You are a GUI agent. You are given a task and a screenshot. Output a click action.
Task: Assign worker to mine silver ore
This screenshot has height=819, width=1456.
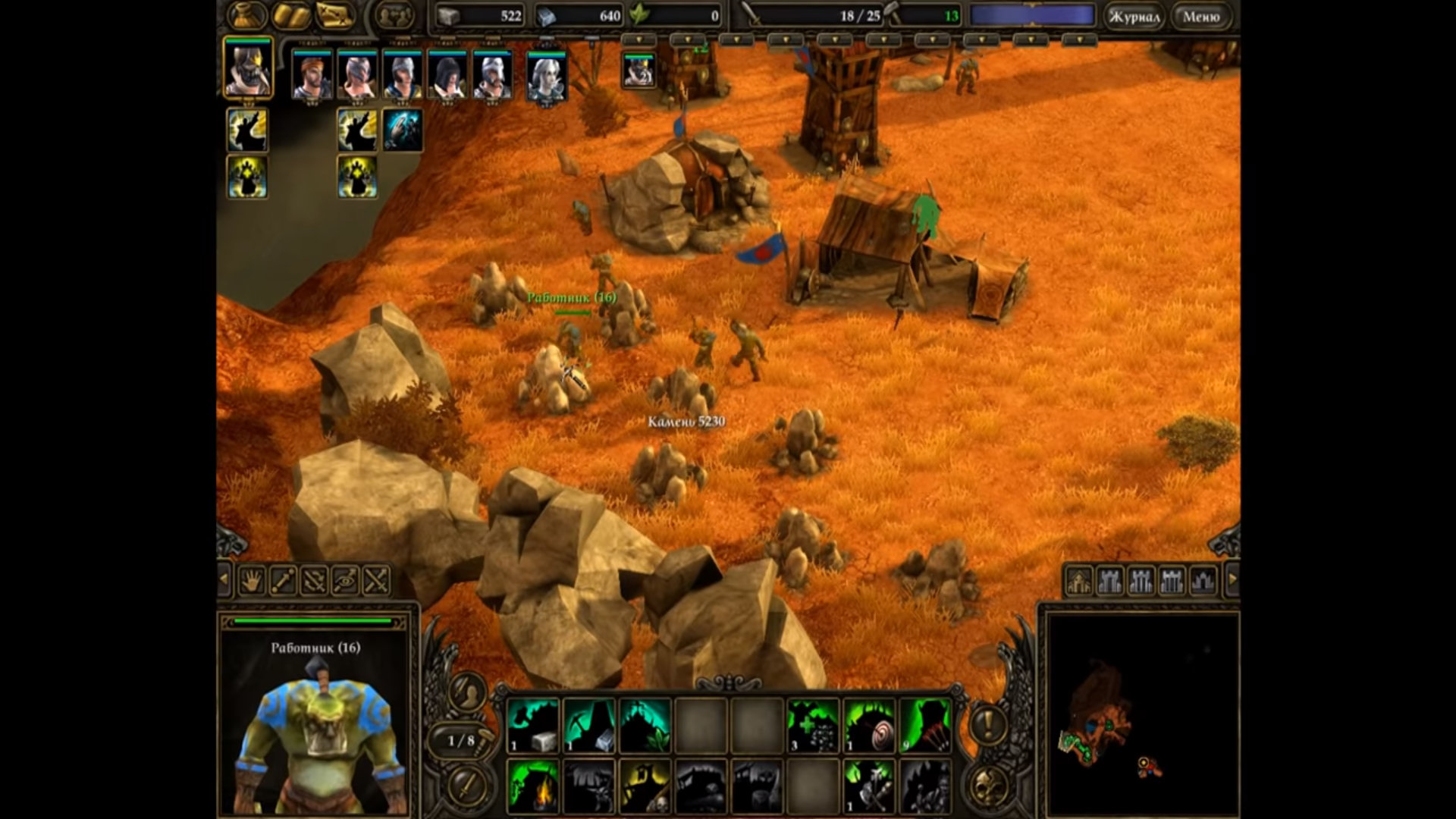tap(589, 726)
